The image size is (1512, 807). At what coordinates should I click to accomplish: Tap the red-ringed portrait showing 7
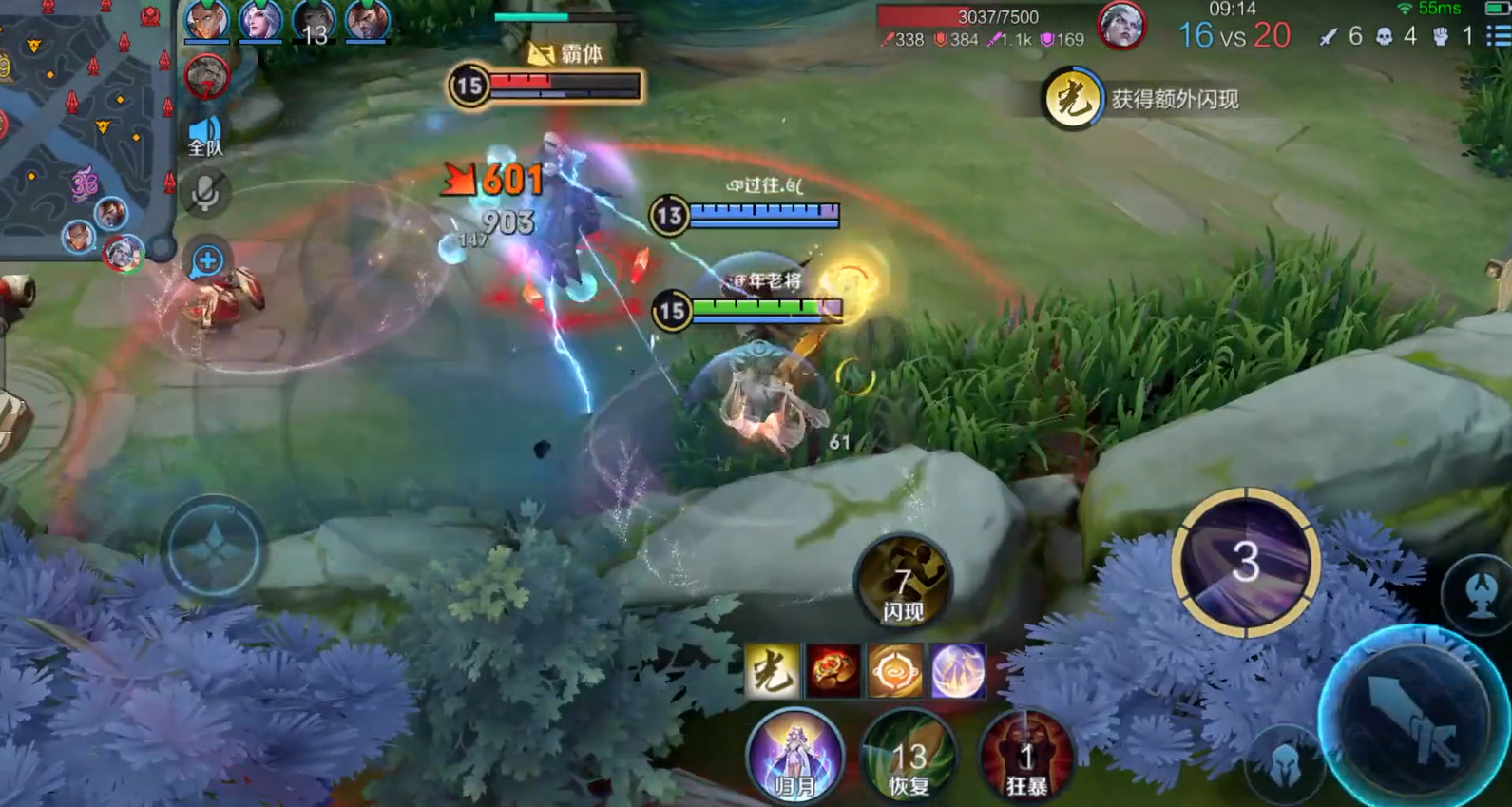(206, 78)
